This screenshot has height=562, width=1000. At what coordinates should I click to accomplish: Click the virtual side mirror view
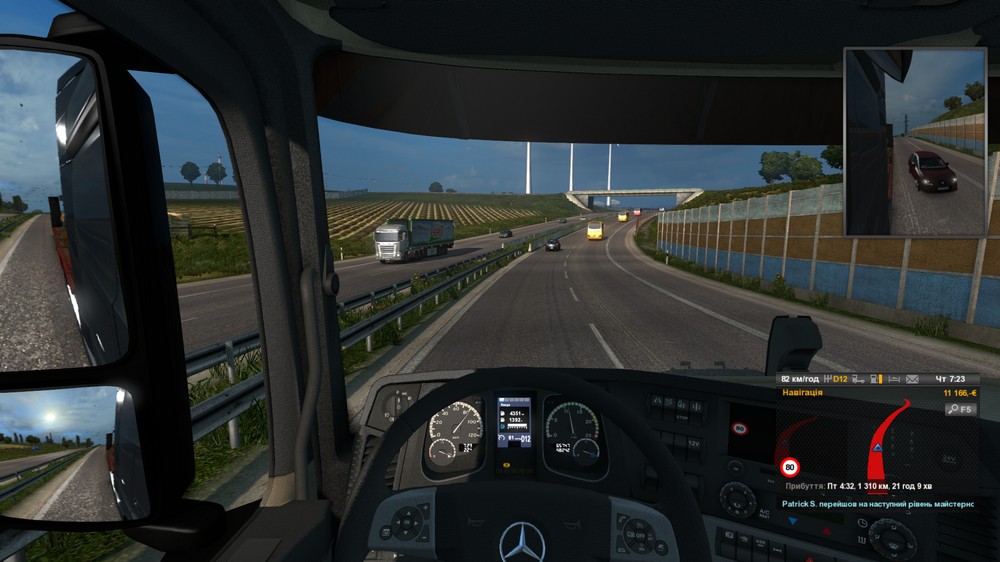[915, 142]
